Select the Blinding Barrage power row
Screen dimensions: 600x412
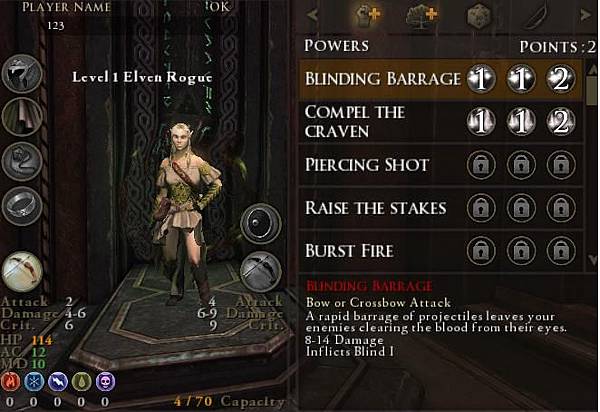pos(380,80)
